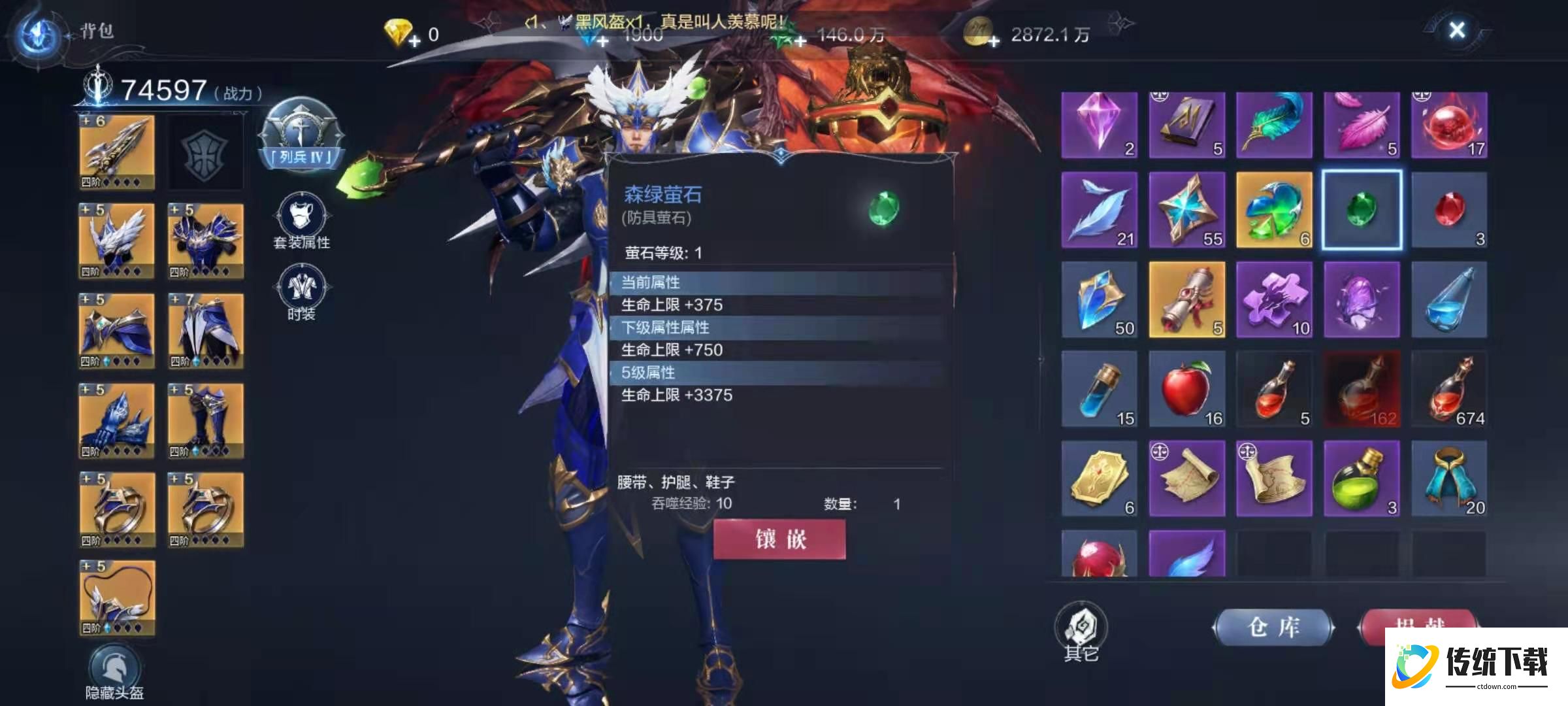Select the apple stack of 16

coord(1186,389)
